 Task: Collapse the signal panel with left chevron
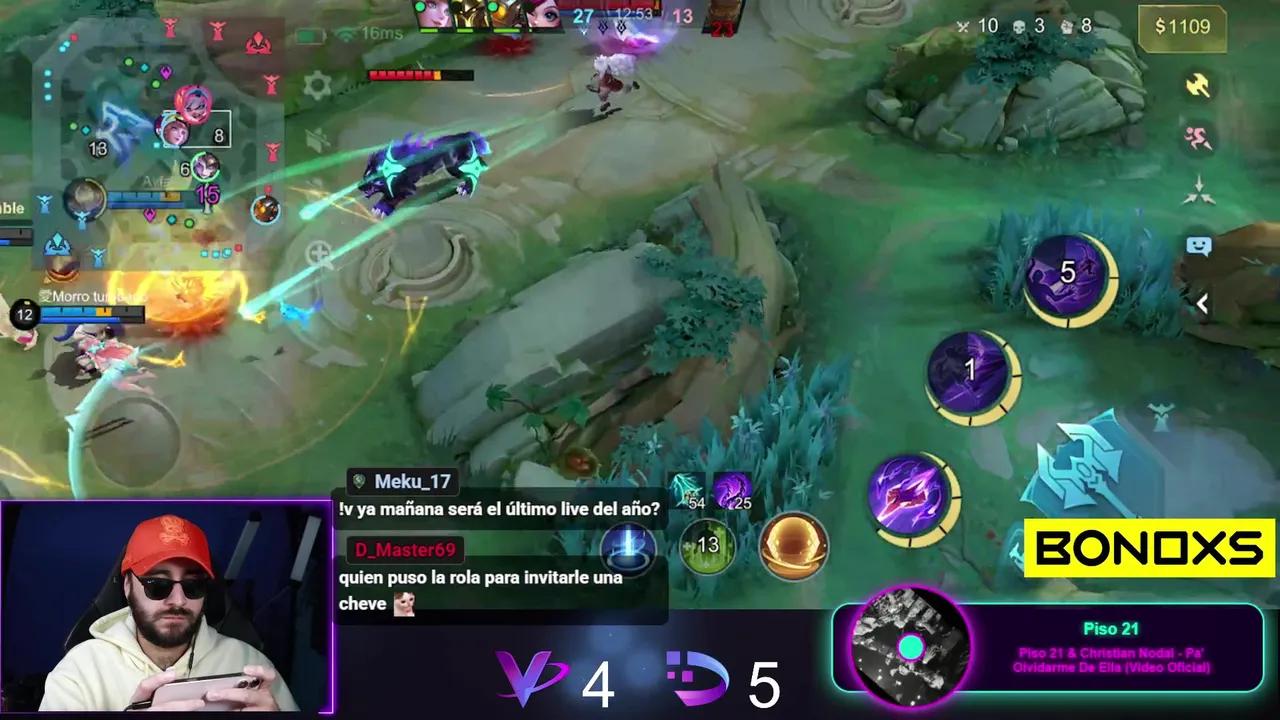click(1201, 305)
